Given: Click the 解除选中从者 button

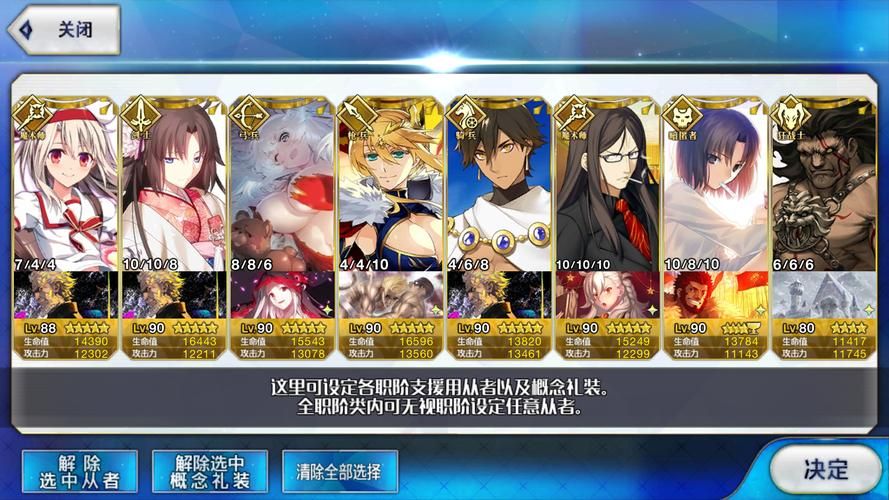Looking at the screenshot, I should (x=81, y=470).
